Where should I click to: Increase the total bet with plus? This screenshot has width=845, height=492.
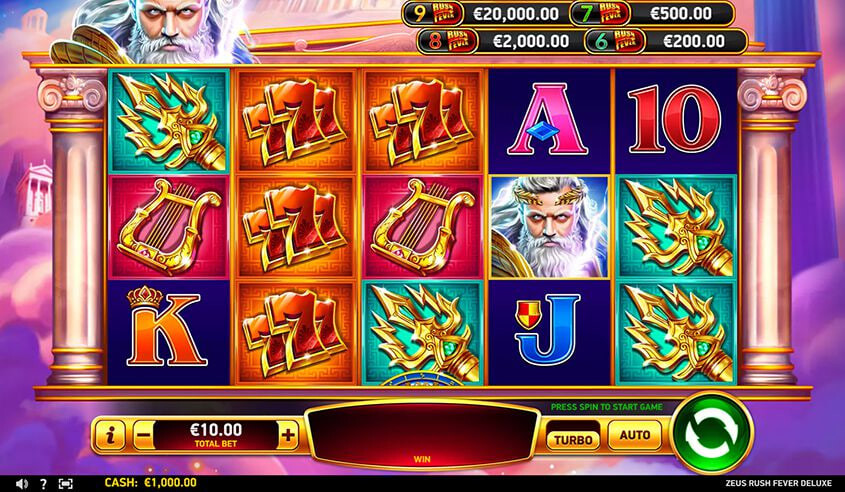coord(289,435)
